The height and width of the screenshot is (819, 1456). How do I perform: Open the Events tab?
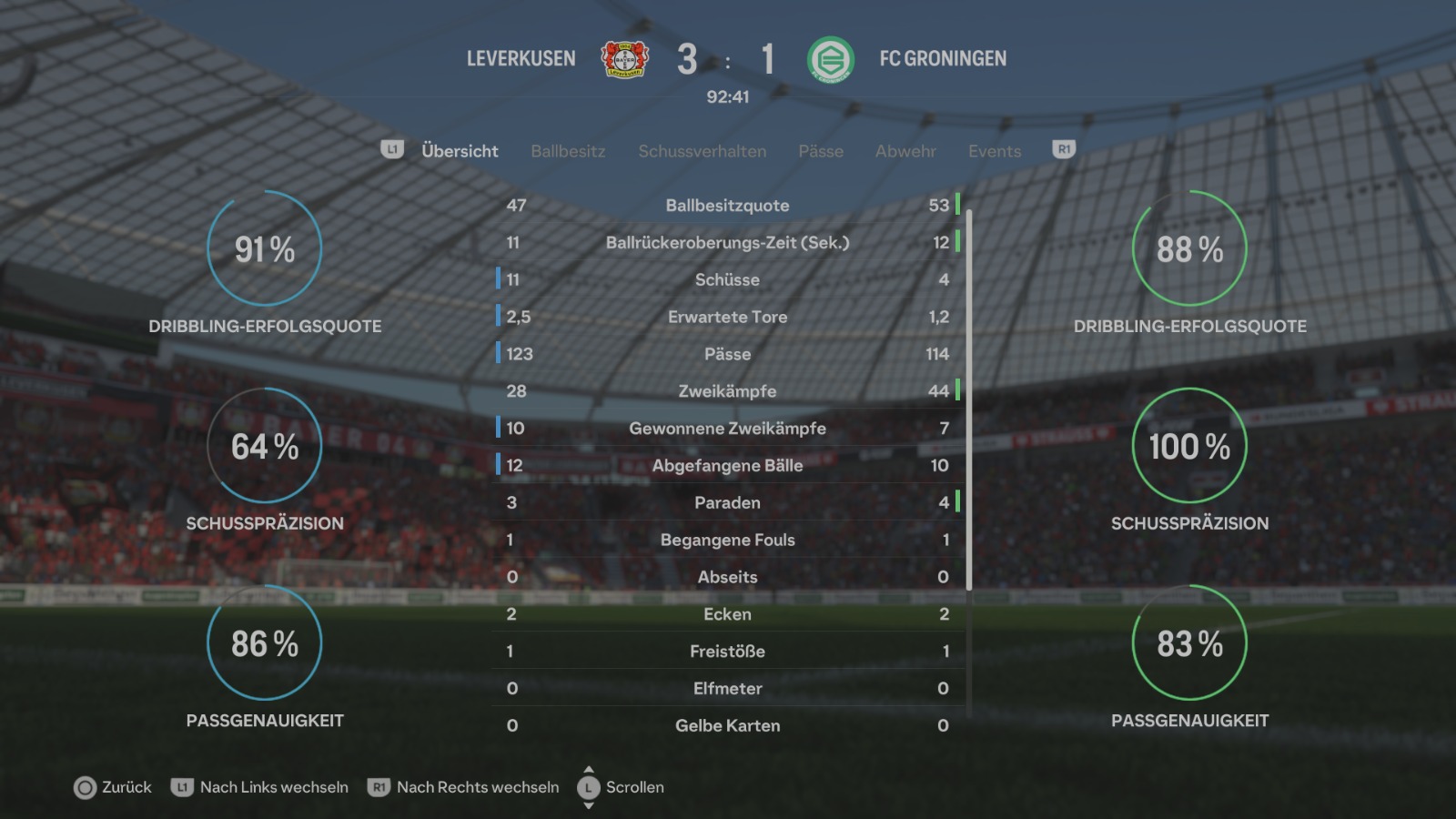pyautogui.click(x=995, y=151)
